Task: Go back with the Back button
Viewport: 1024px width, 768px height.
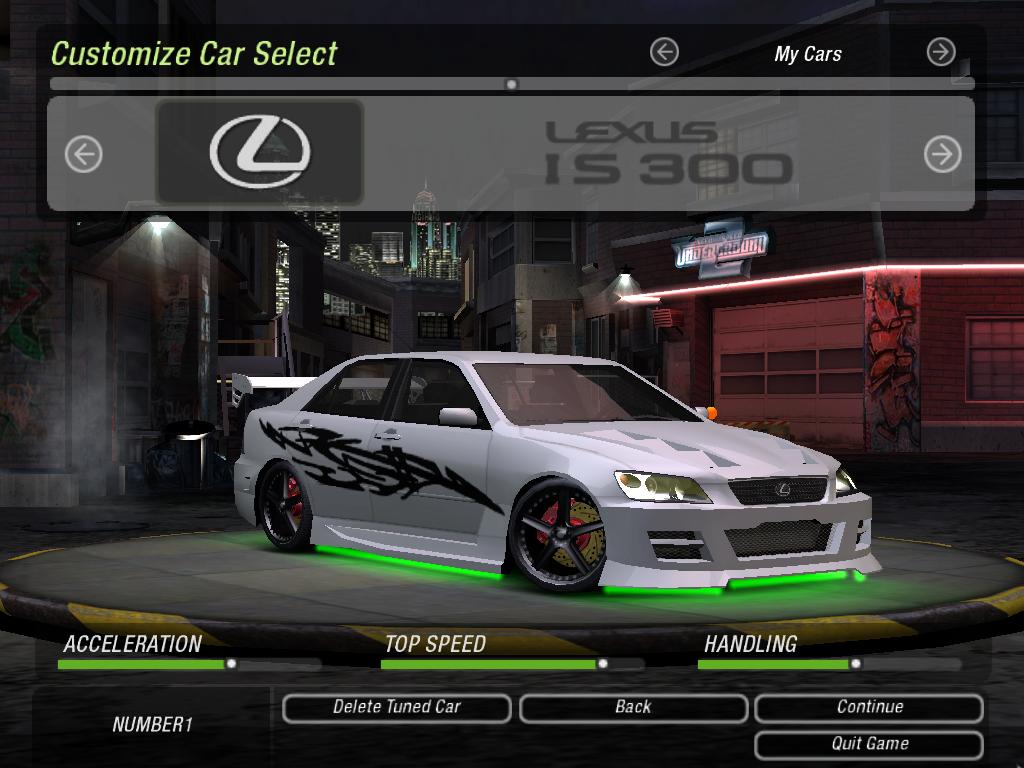Action: [633, 707]
